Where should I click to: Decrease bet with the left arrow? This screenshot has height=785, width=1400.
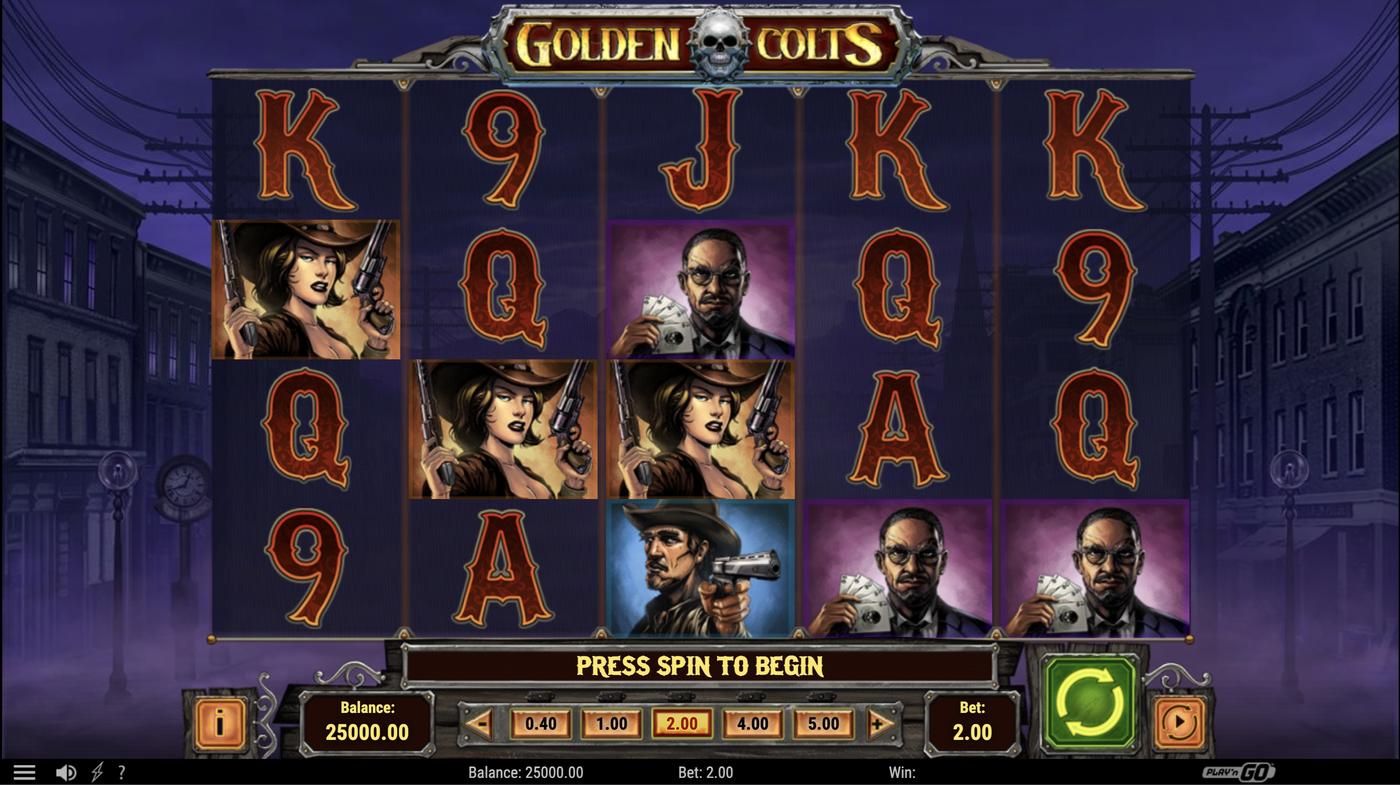point(480,722)
